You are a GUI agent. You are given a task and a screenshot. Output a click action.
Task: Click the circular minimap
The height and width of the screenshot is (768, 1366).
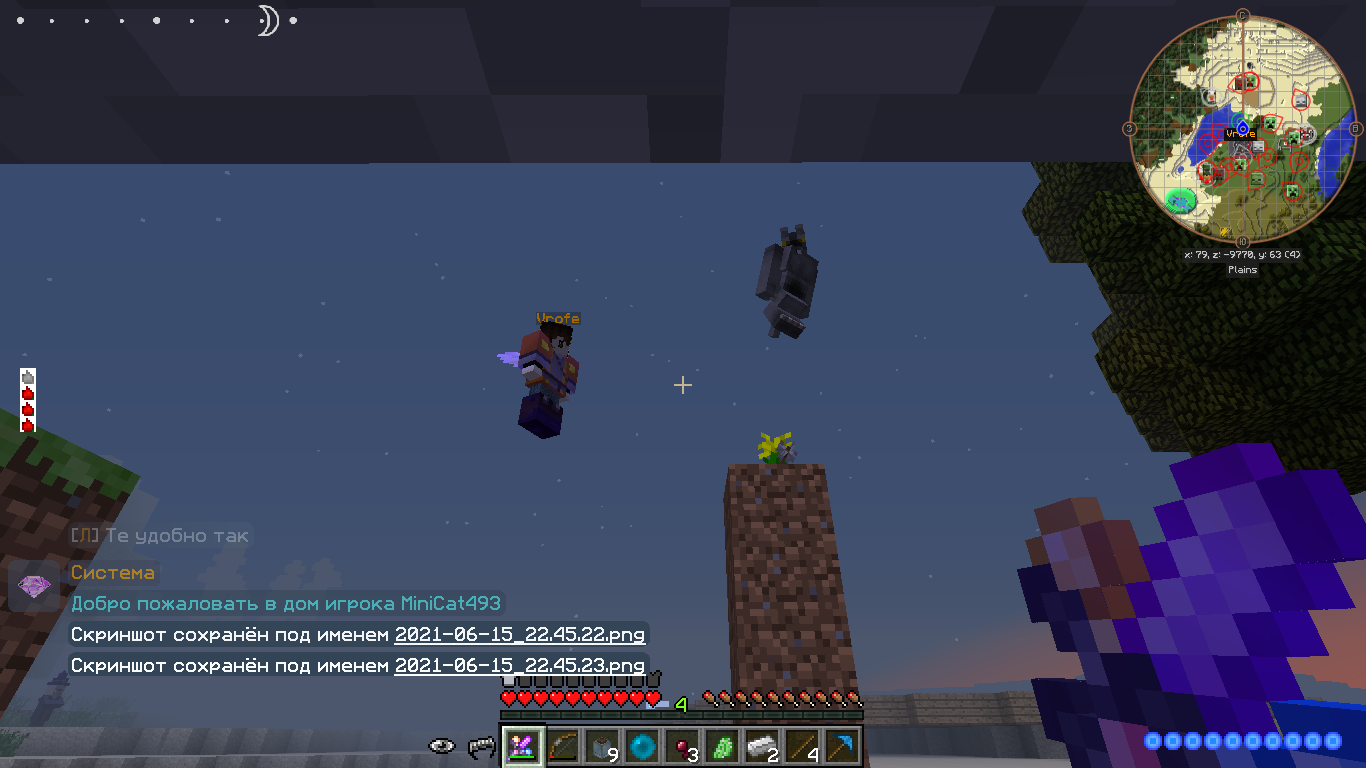[1242, 128]
